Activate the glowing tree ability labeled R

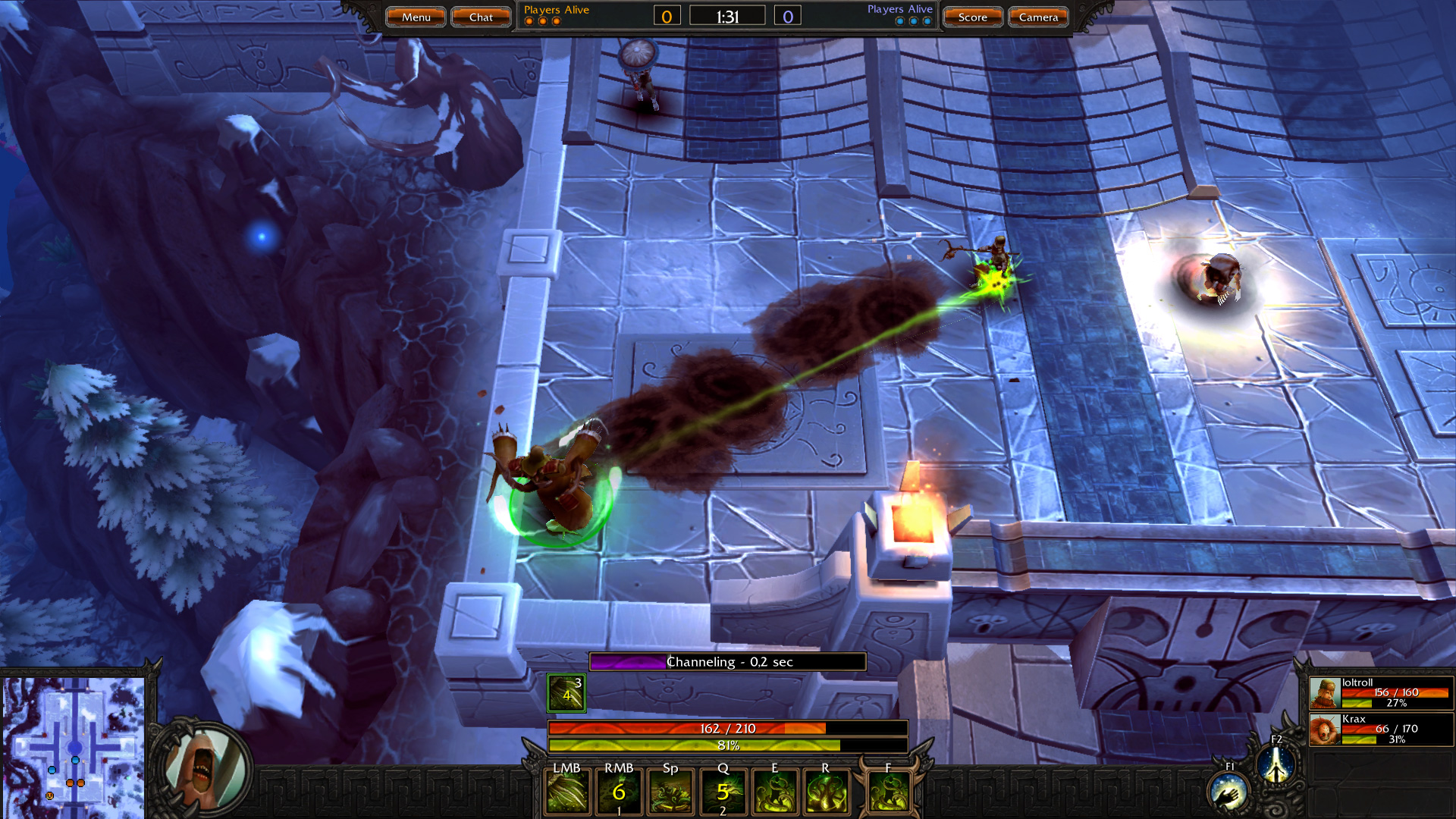coord(827,792)
